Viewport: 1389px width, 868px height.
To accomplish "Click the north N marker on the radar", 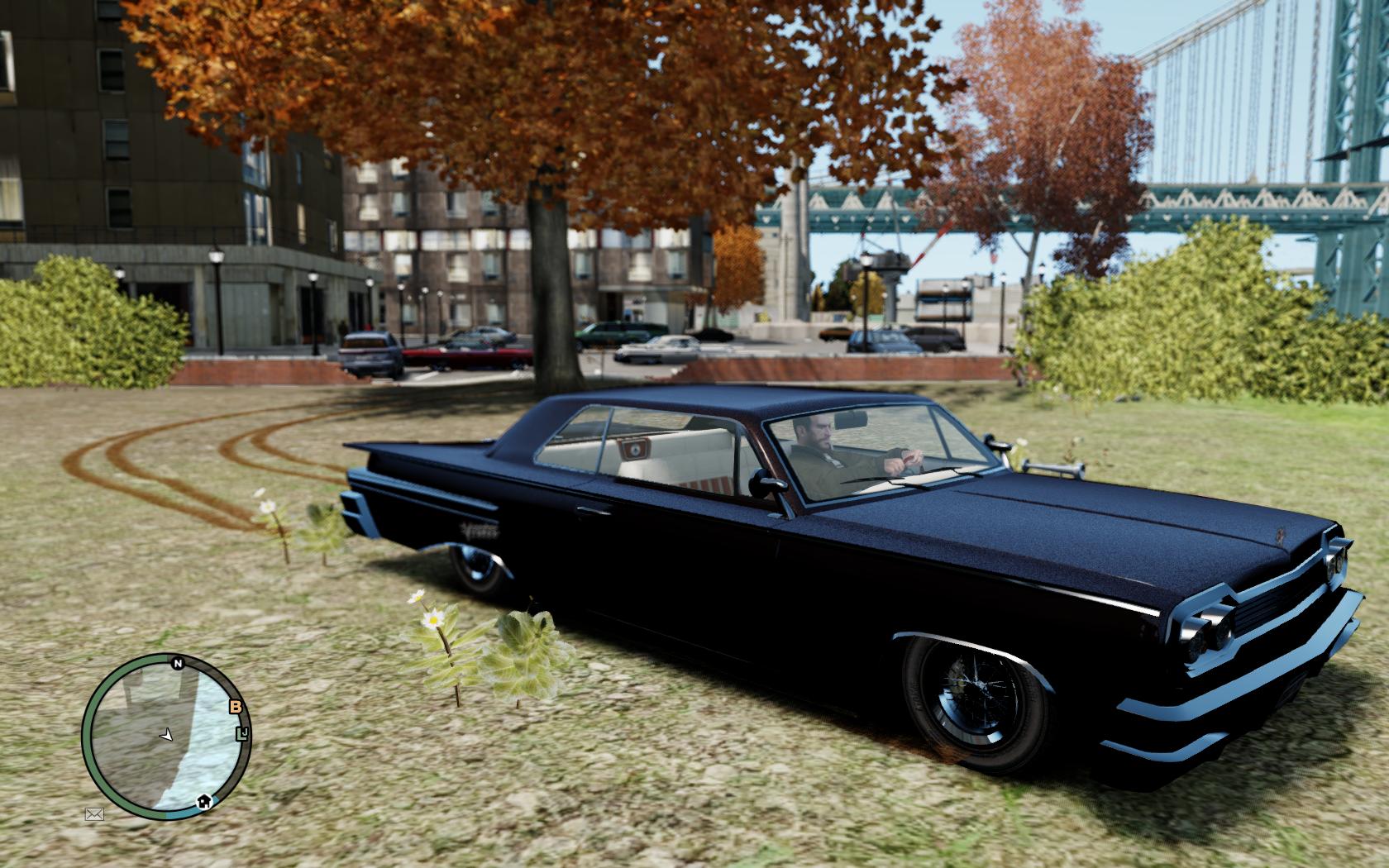I will coord(177,662).
